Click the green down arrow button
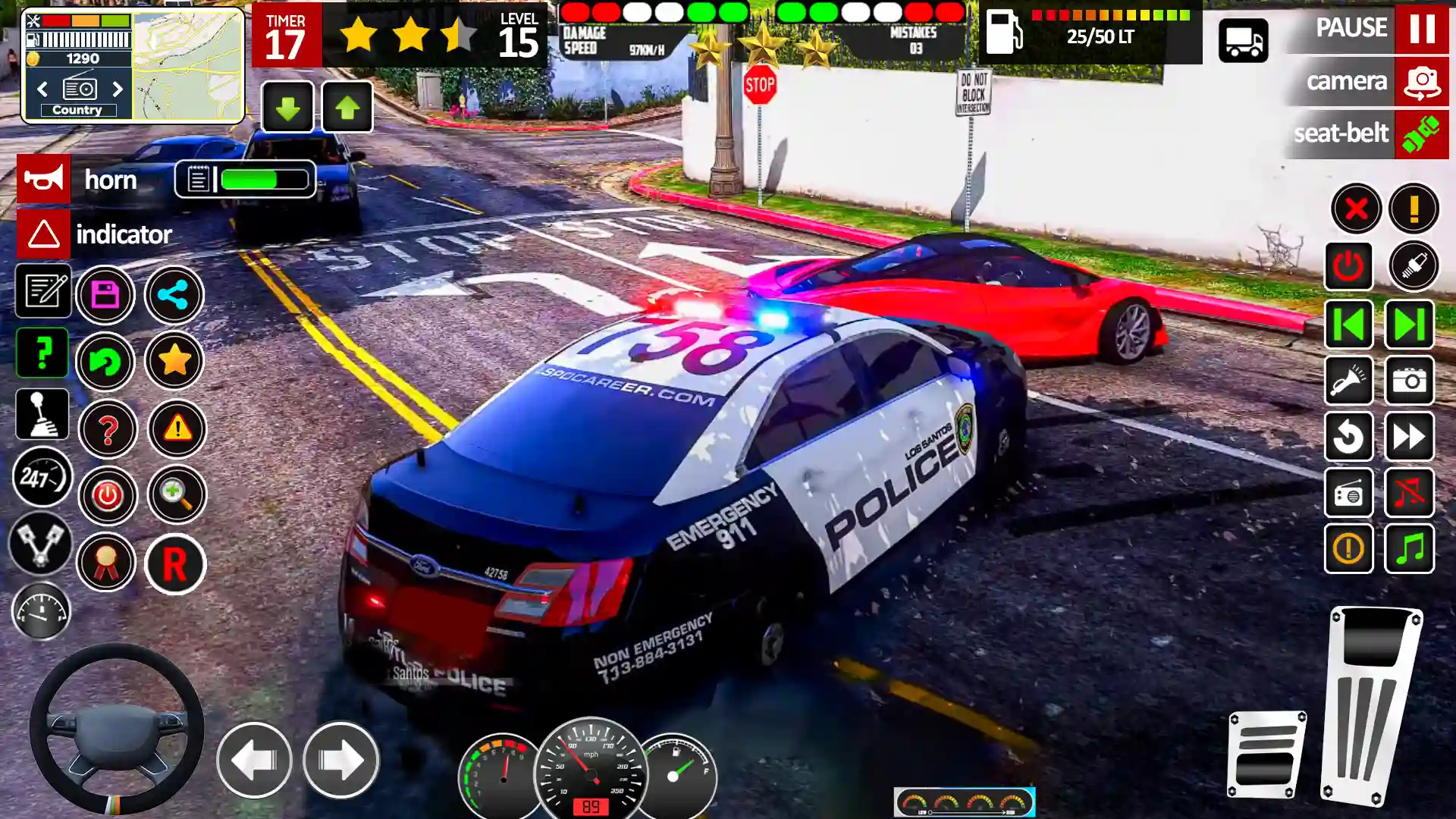This screenshot has width=1456, height=819. point(287,108)
